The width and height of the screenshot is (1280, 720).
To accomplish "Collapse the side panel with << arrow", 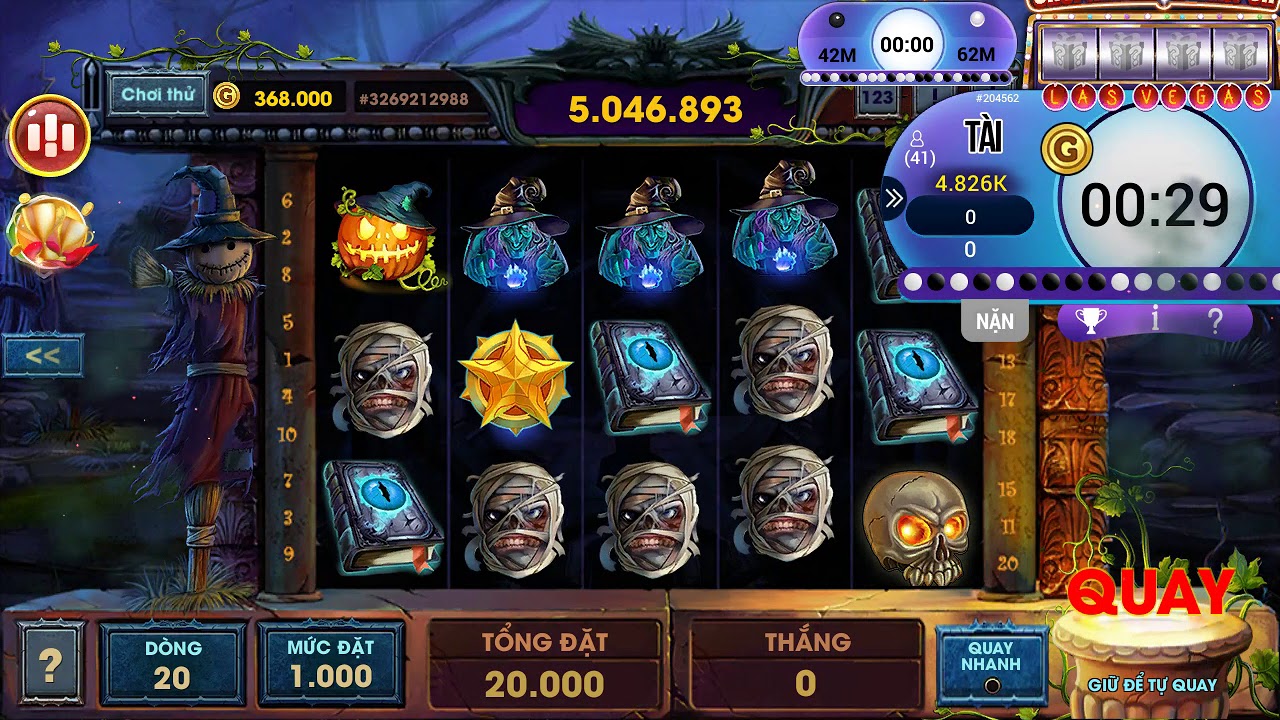I will 42,355.
